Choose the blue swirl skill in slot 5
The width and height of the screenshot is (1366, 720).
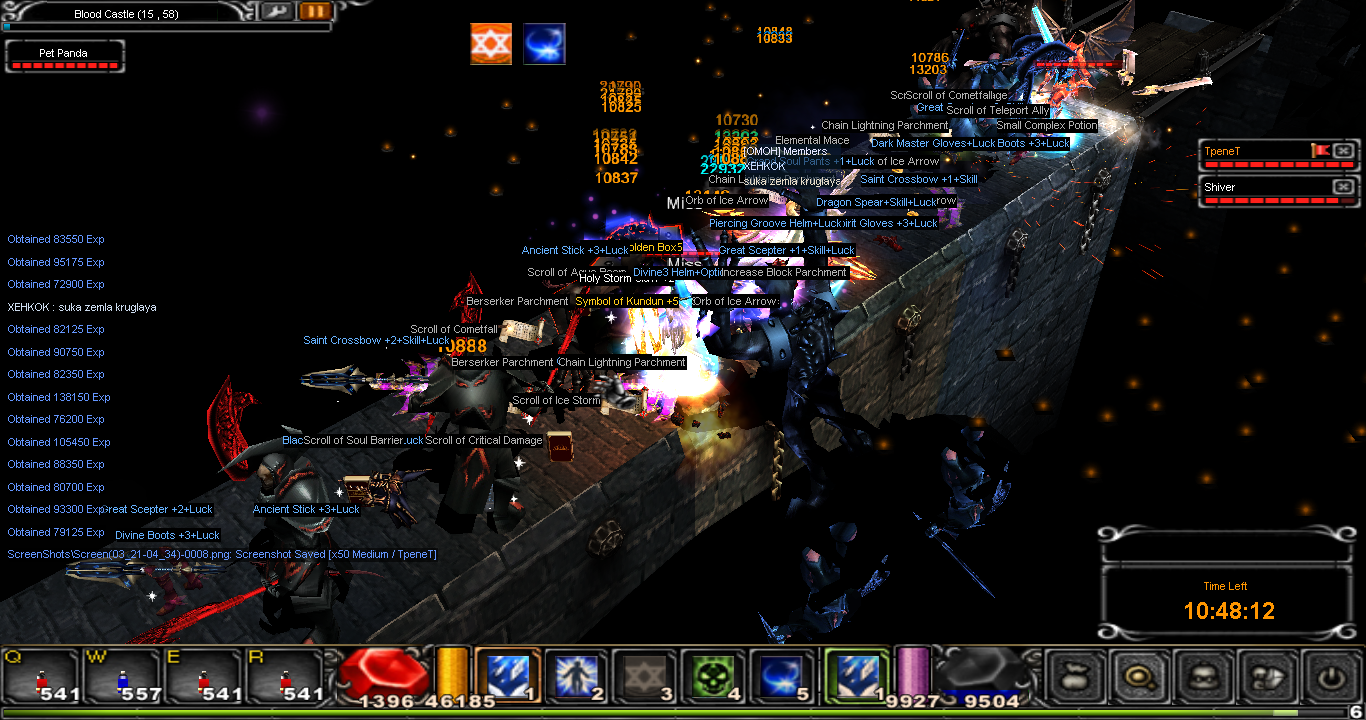[x=783, y=677]
